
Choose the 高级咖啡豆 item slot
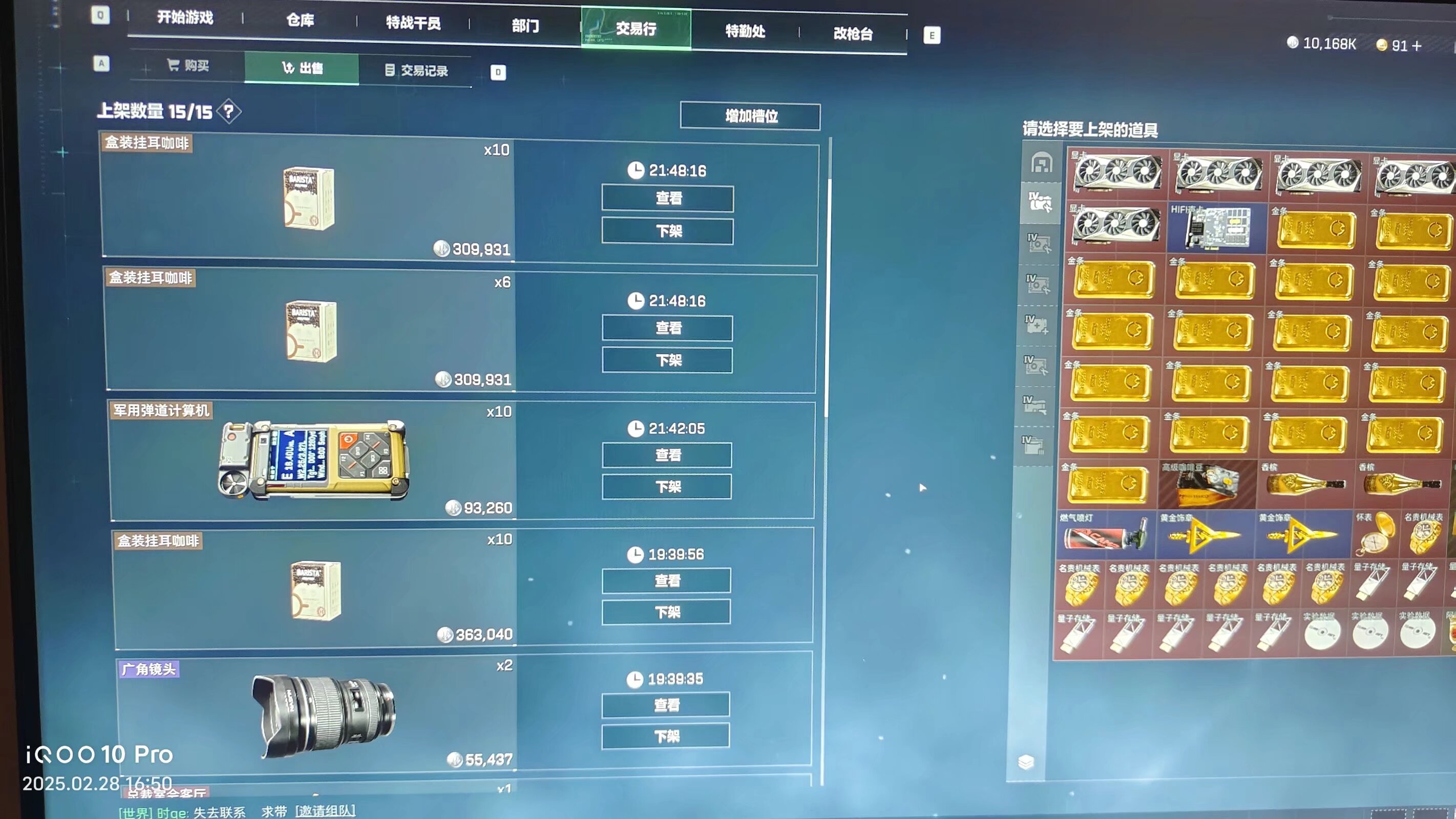[x=1207, y=485]
